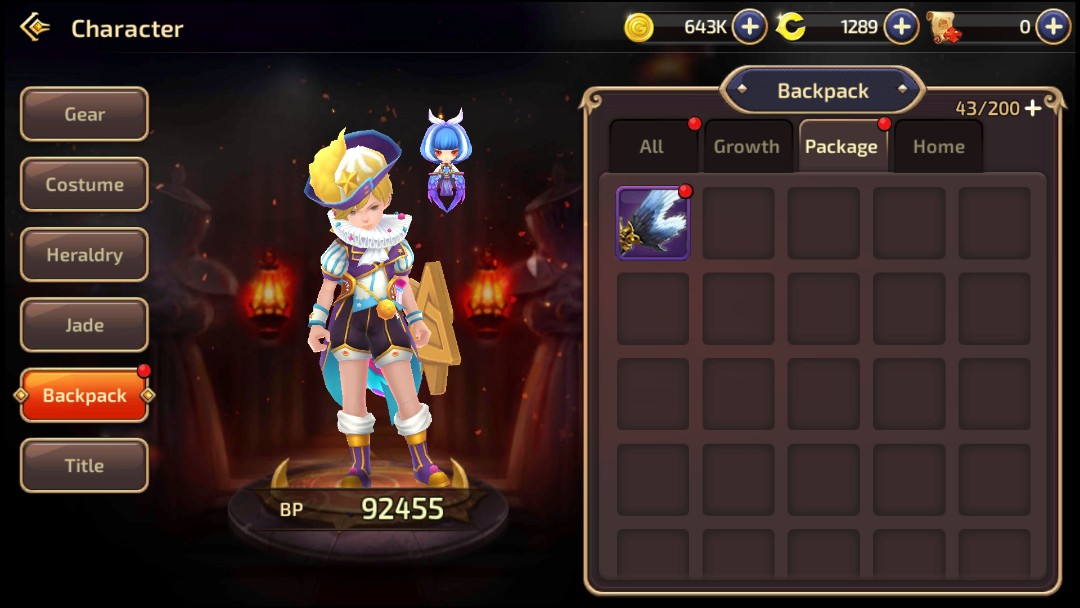1080x608 pixels.
Task: Go back using the top-left arrow
Action: (35, 27)
